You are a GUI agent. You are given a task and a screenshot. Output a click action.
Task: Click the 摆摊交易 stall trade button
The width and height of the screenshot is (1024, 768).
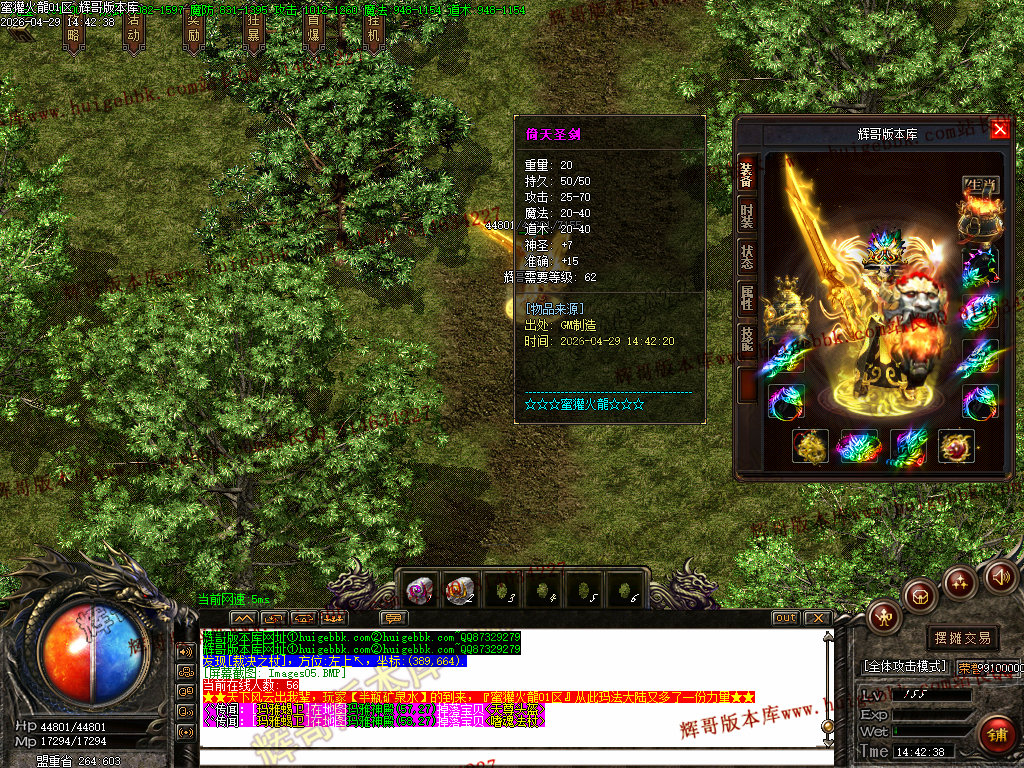tap(963, 638)
